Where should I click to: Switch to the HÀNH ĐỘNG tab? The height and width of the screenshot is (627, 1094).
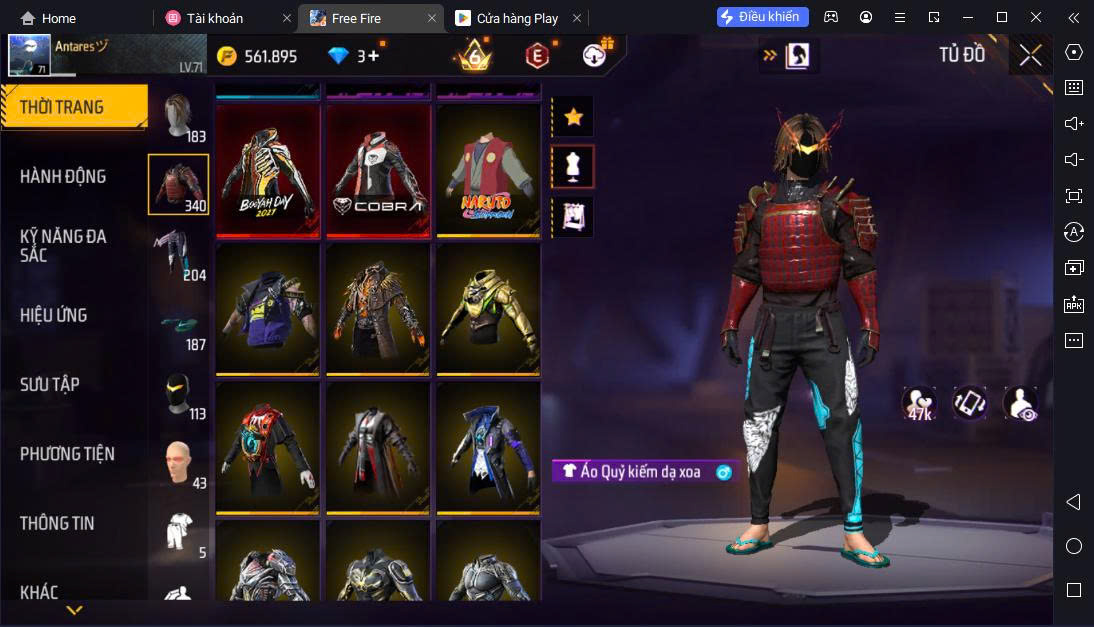coord(63,177)
